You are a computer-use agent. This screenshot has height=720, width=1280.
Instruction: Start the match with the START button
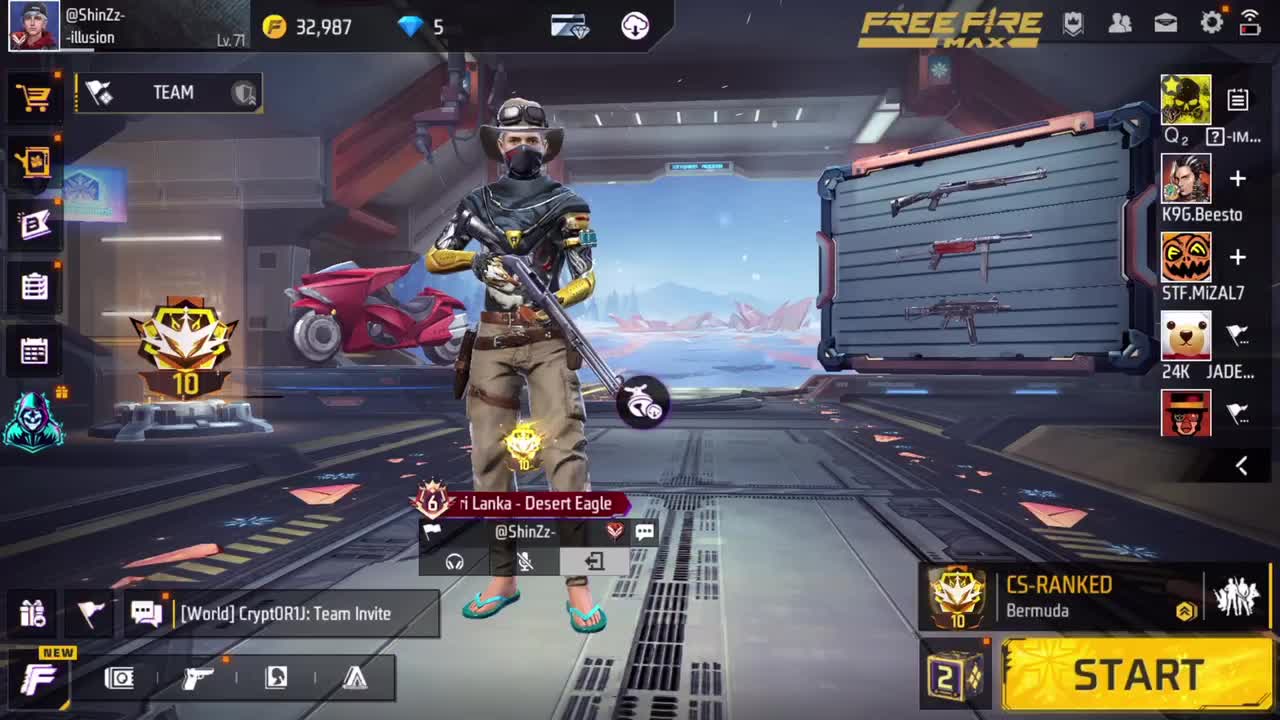click(x=1136, y=675)
